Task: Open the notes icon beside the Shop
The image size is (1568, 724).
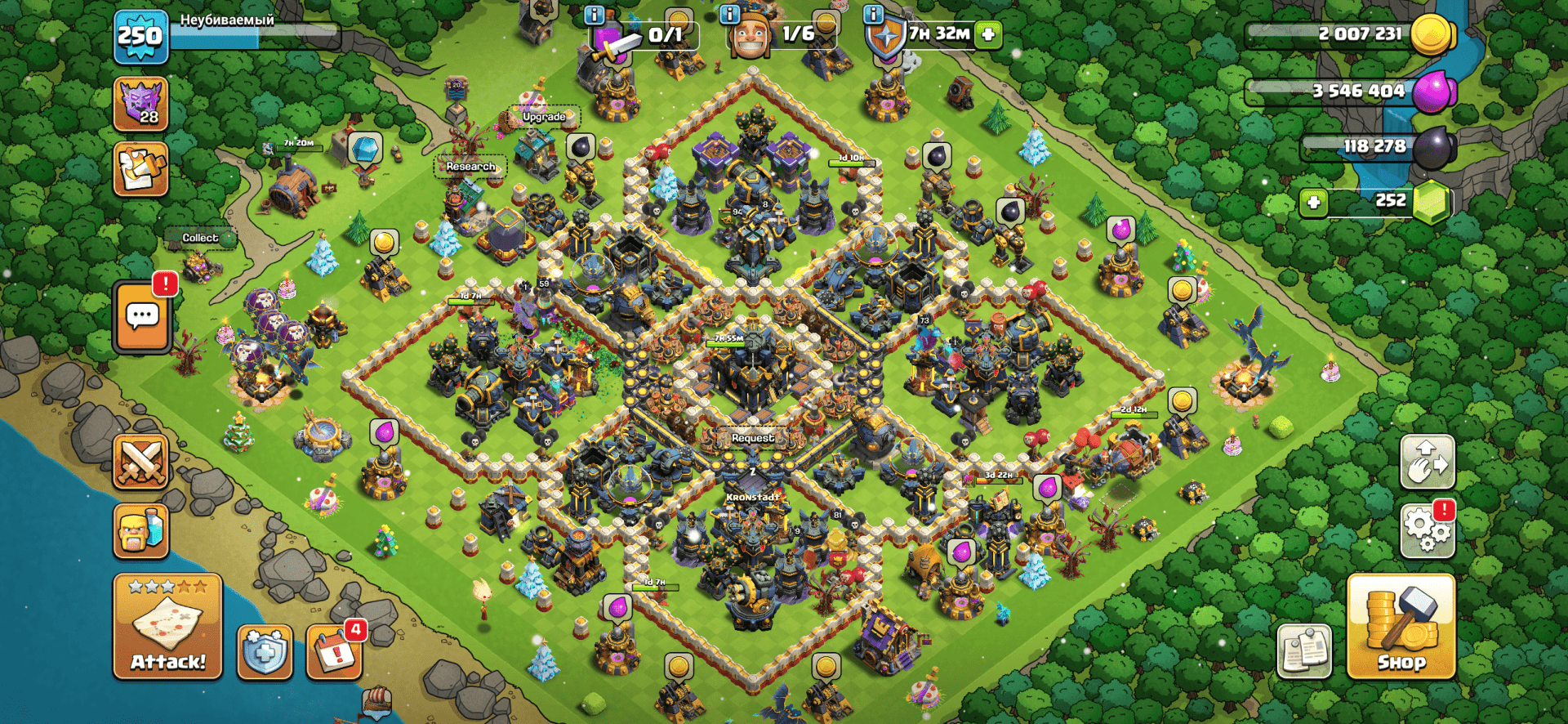Action: 1304,652
